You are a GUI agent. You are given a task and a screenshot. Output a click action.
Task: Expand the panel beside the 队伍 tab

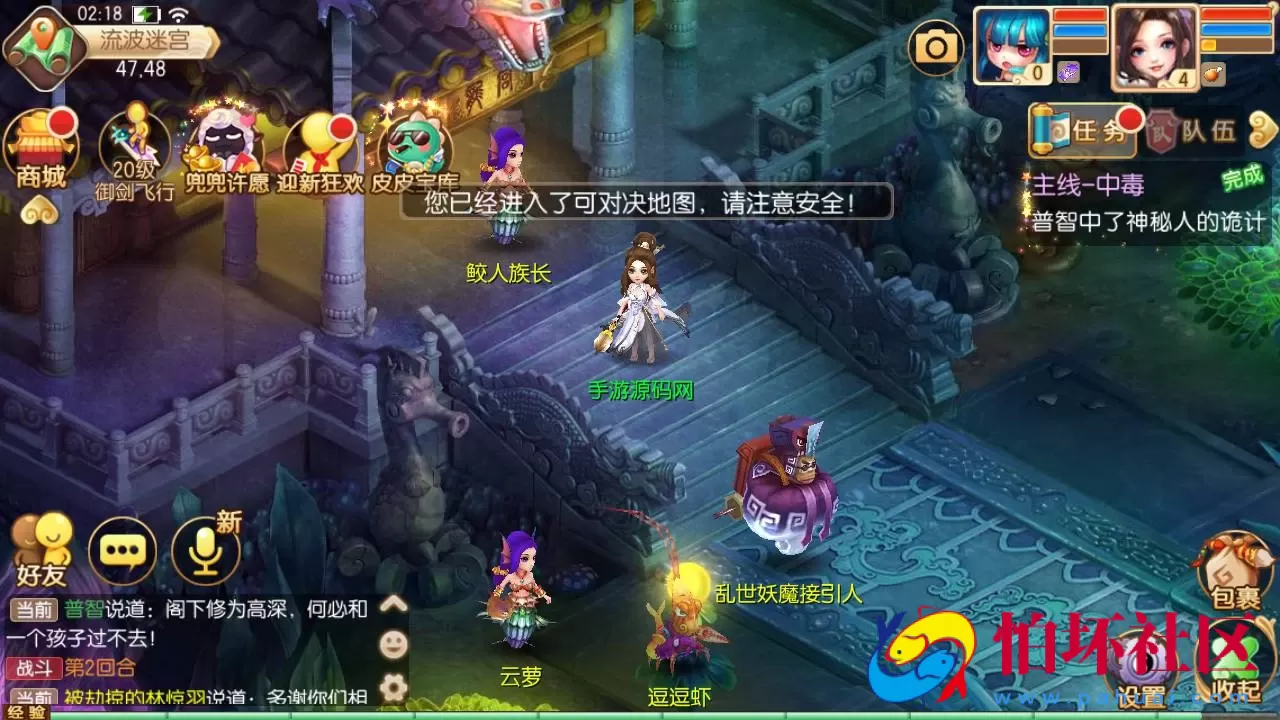click(x=1262, y=131)
